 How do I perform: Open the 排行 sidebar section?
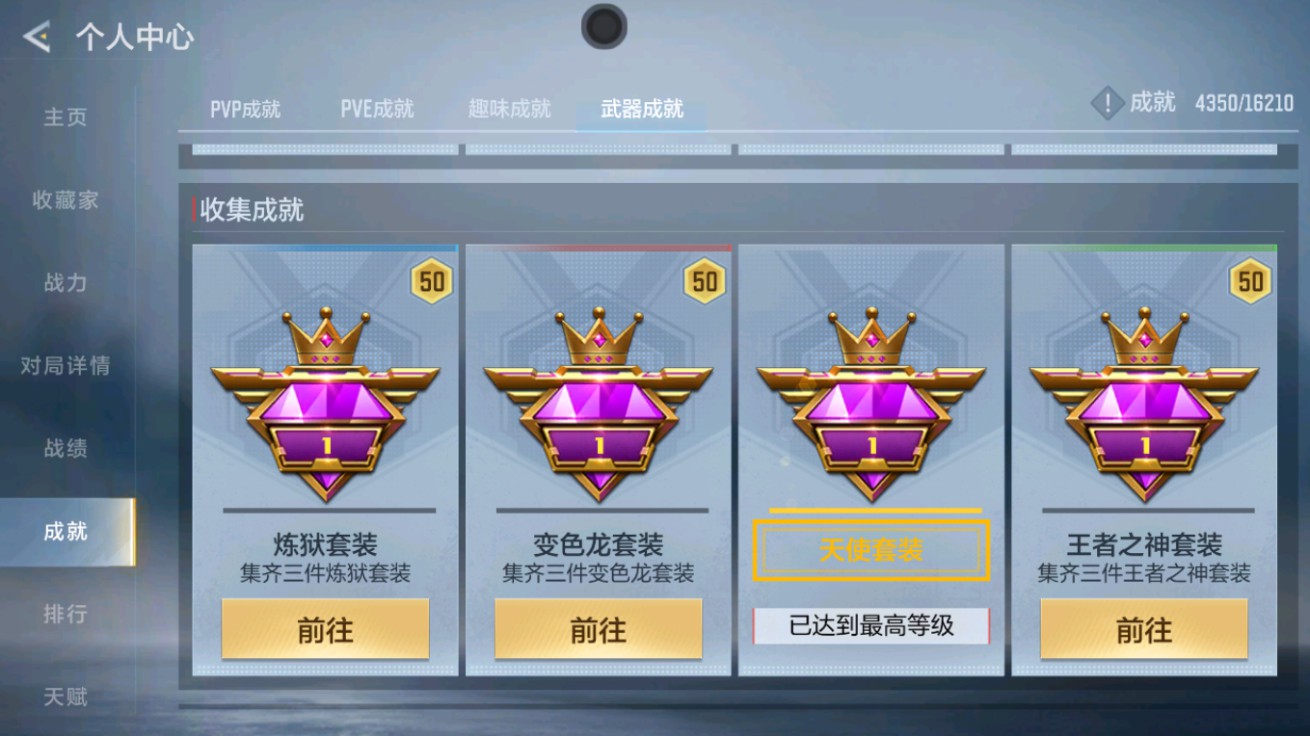[x=64, y=614]
